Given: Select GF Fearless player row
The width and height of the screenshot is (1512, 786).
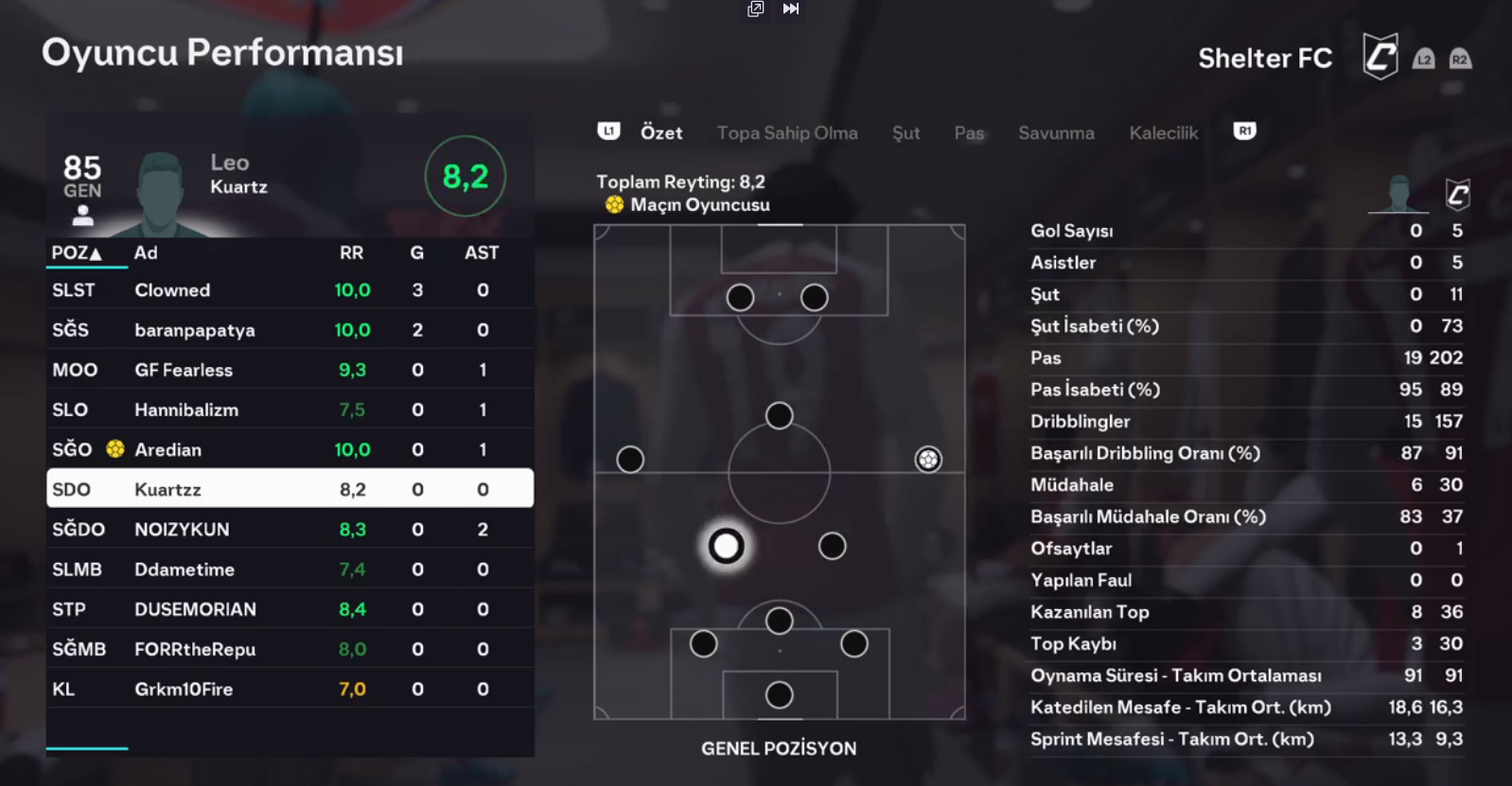Looking at the screenshot, I should tap(290, 370).
